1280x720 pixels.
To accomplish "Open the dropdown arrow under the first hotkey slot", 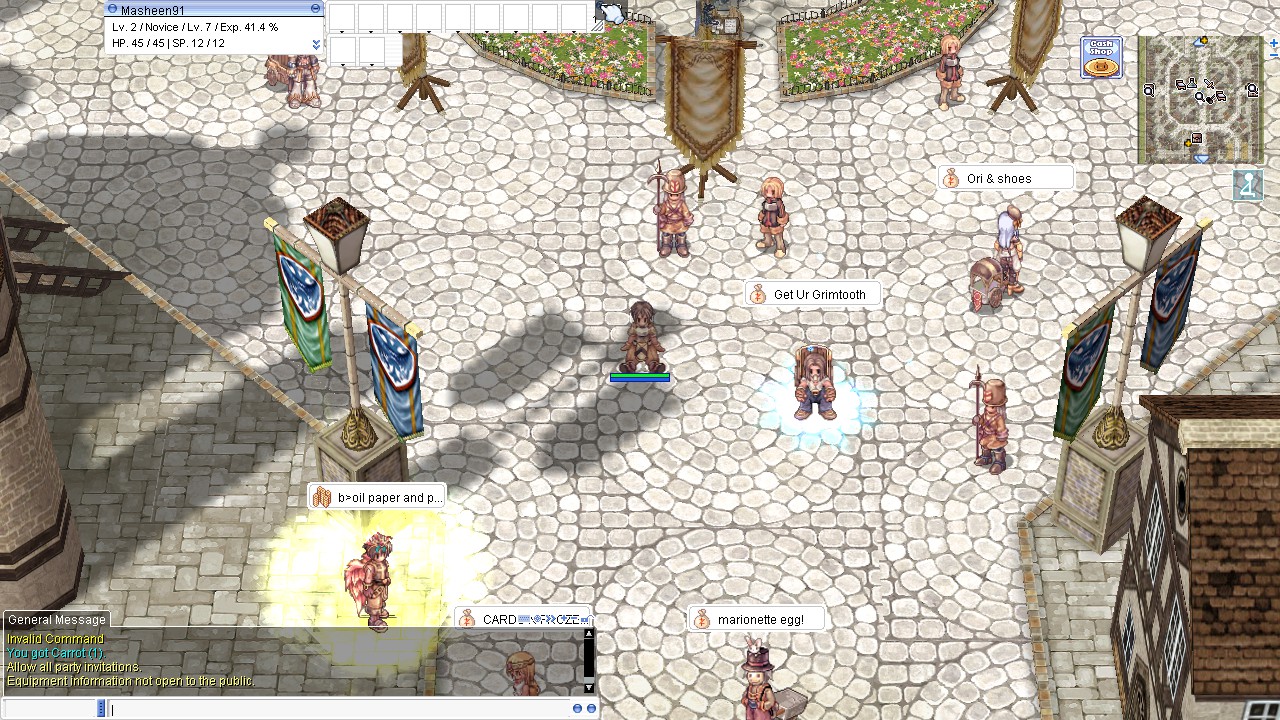I will (342, 32).
